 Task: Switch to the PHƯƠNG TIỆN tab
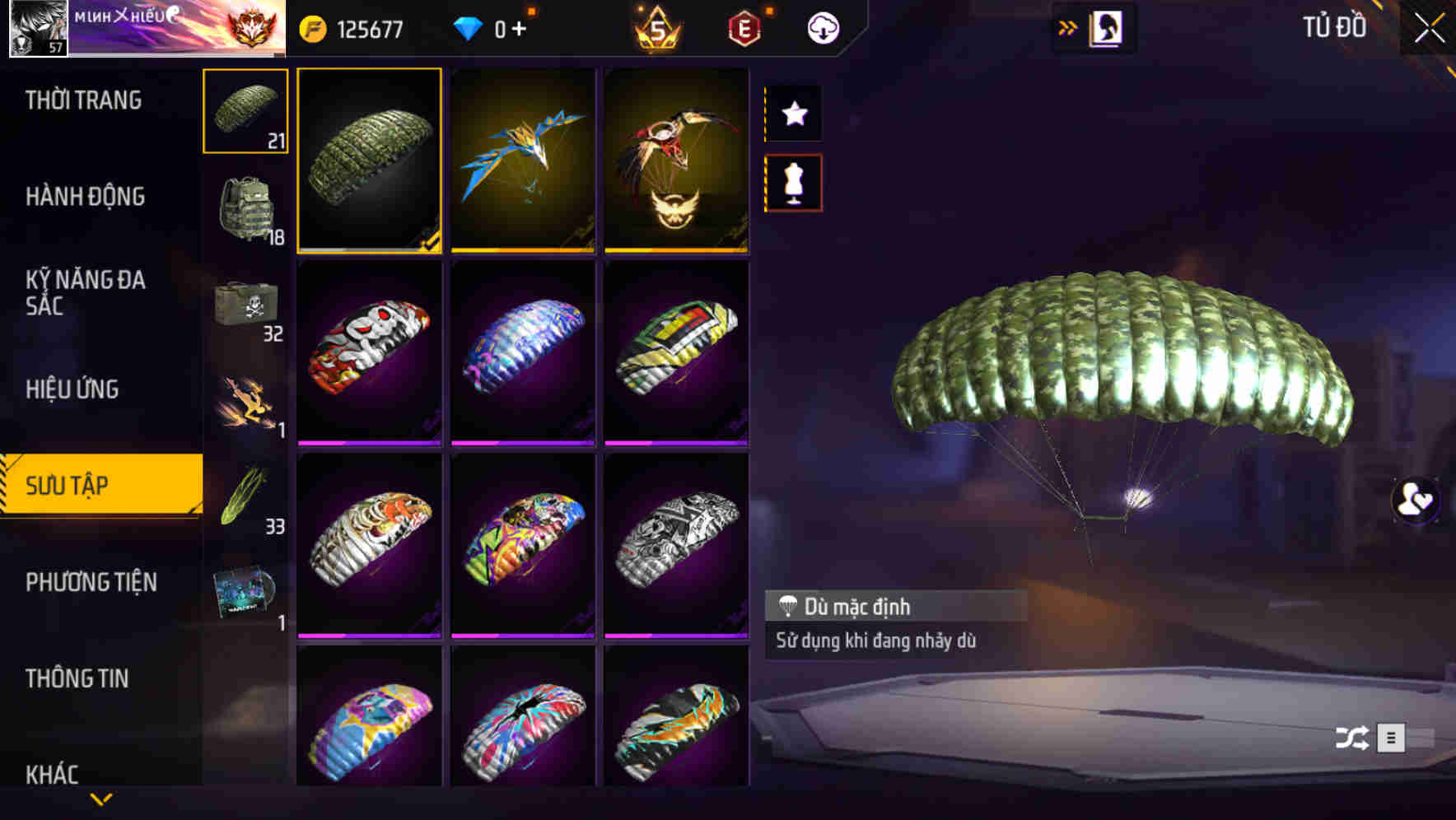pos(91,582)
